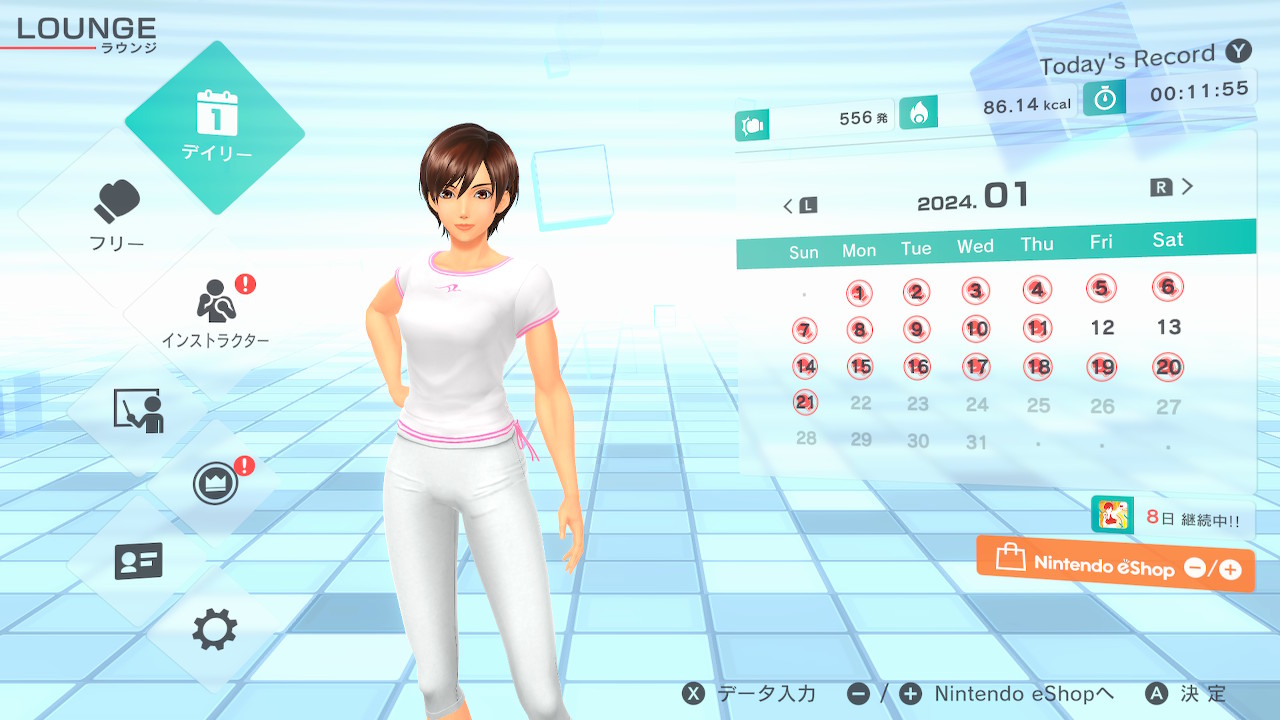Select the Free (フリー) boxing glove menu
This screenshot has height=720, width=1280.
click(118, 215)
